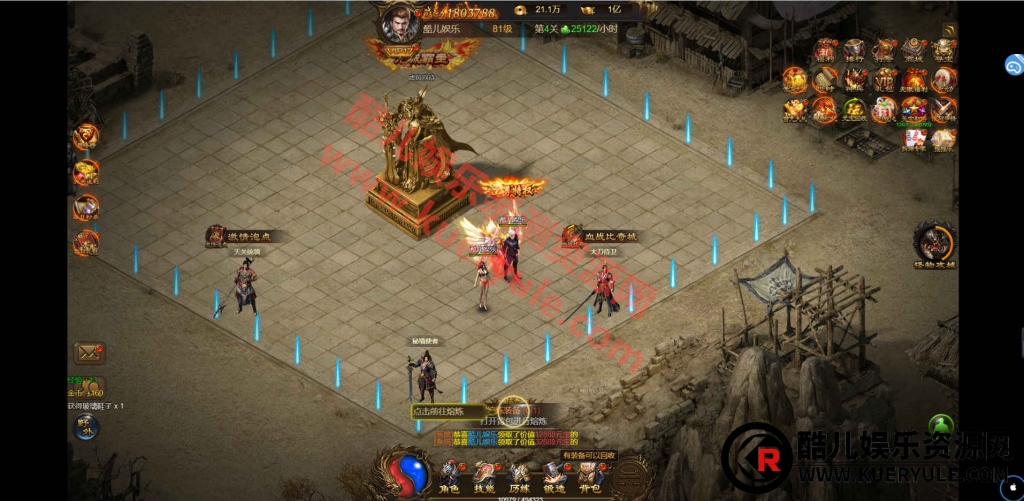Image resolution: width=1024 pixels, height=501 pixels.
Task: Open the 技能 skills menu
Action: coord(484,474)
